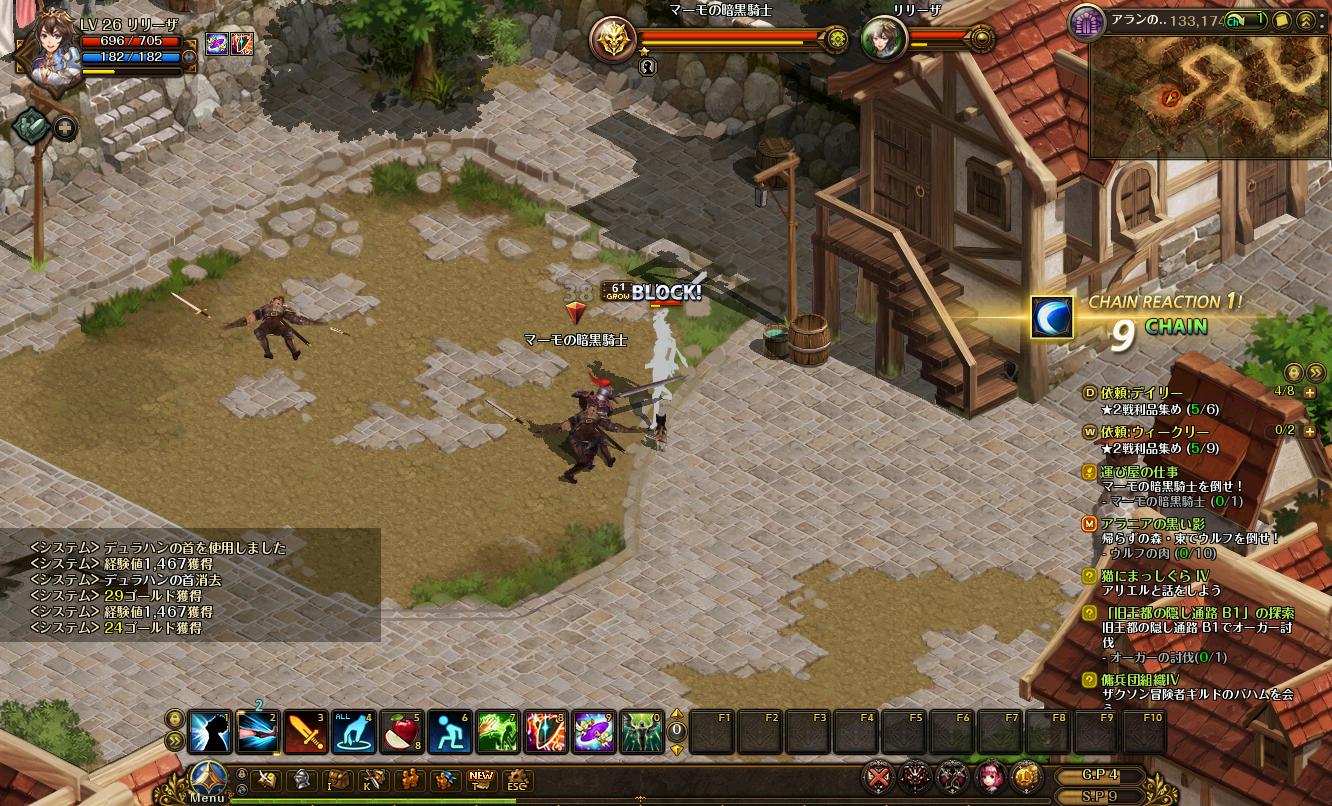Activate the silhouette burst skill in slot 1
The image size is (1332, 806).
coord(210,732)
